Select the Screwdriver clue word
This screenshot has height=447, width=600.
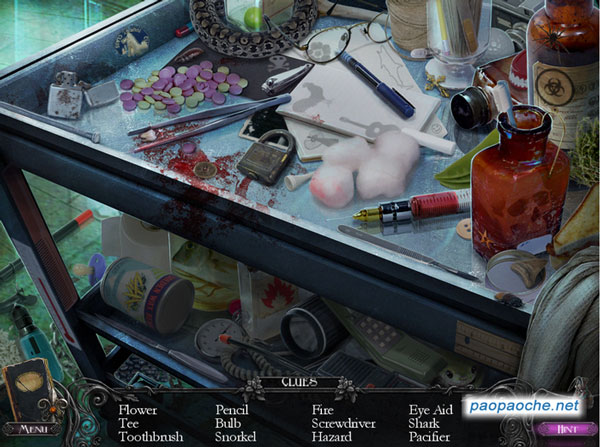[x=342, y=423]
